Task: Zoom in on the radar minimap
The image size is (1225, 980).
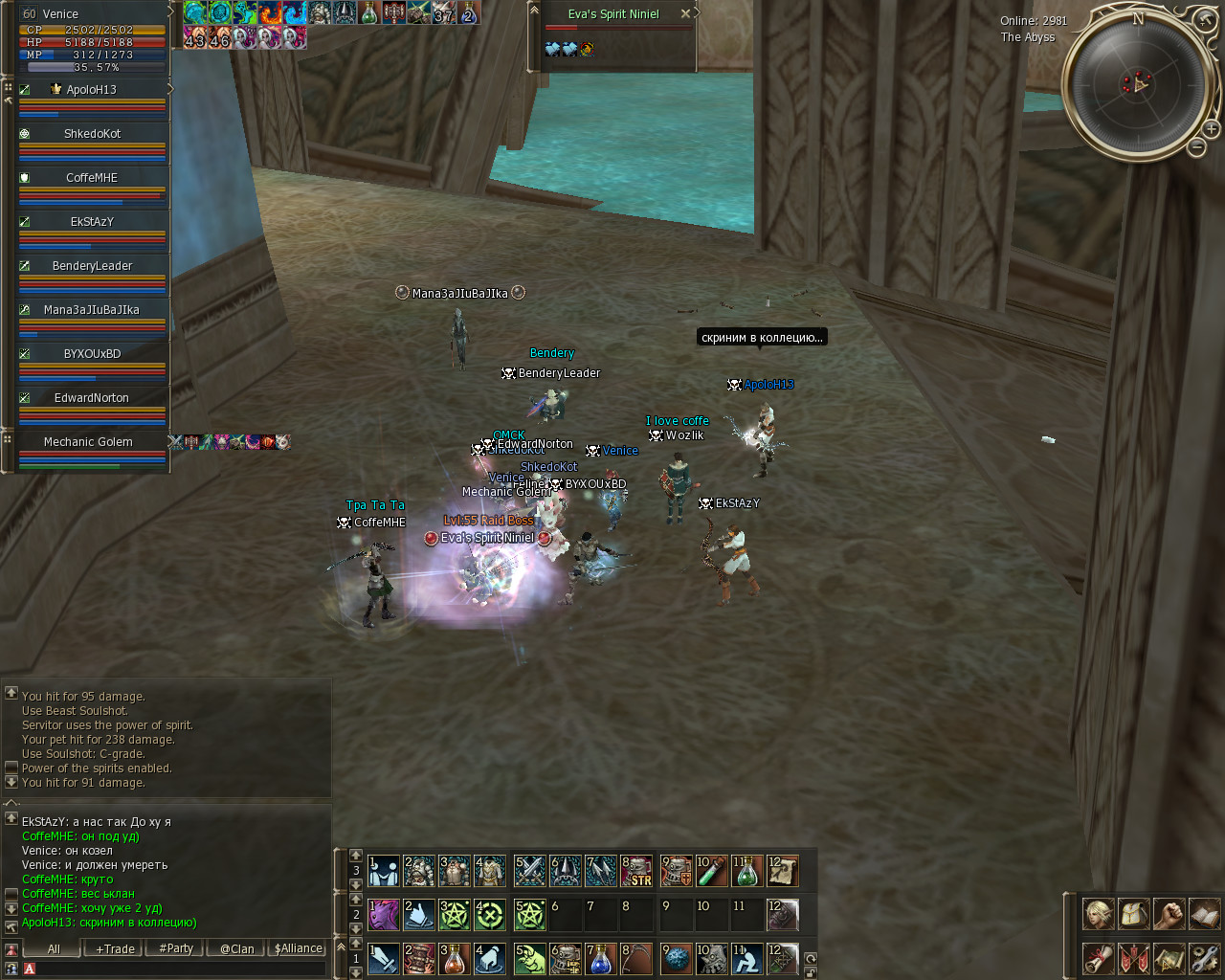Action: [x=1211, y=128]
